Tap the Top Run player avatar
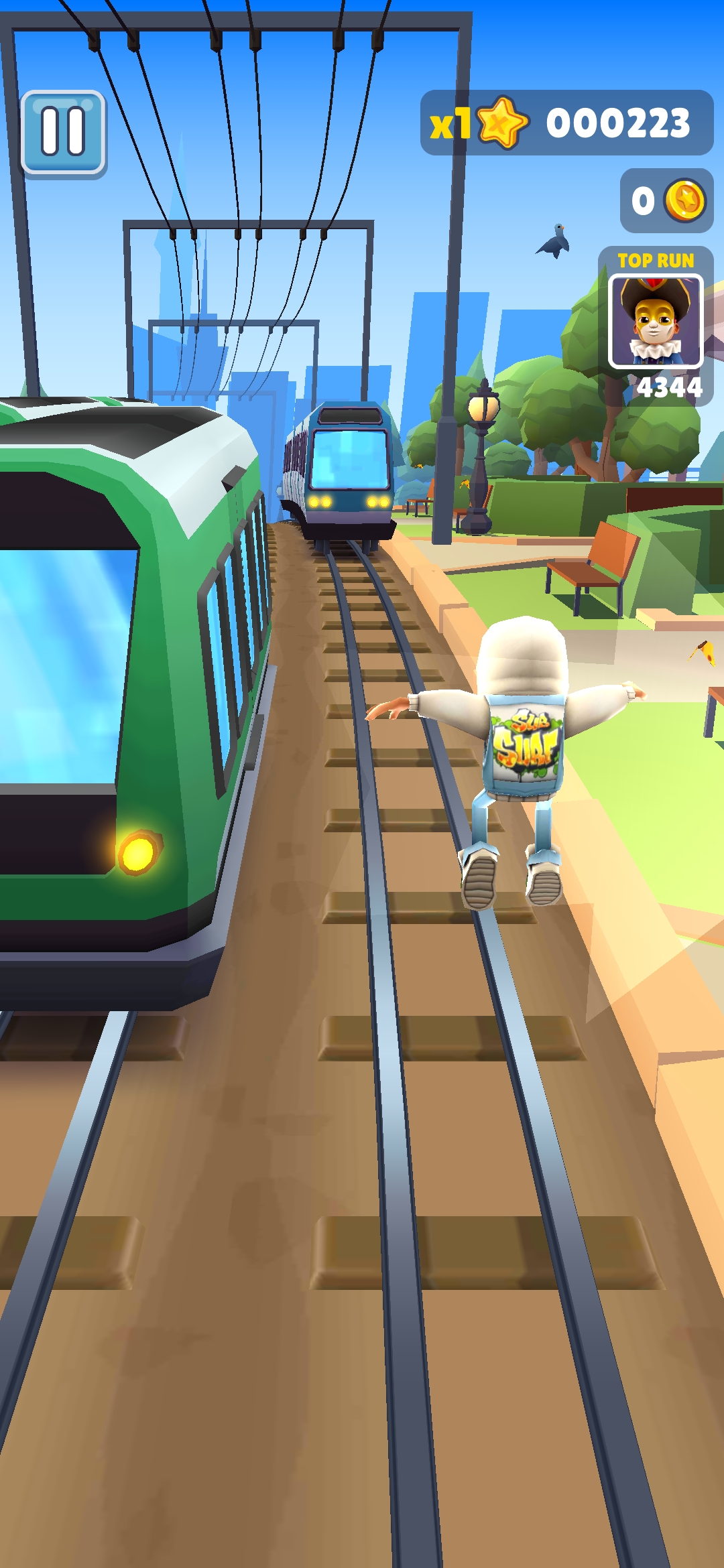Viewport: 724px width, 1568px height. click(655, 321)
